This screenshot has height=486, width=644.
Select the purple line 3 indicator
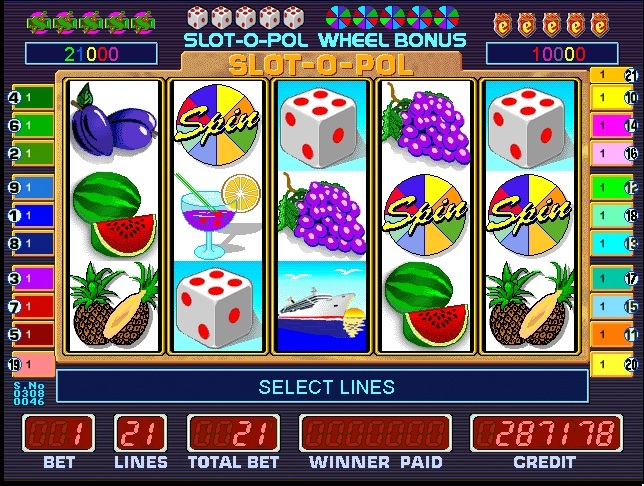click(x=30, y=278)
